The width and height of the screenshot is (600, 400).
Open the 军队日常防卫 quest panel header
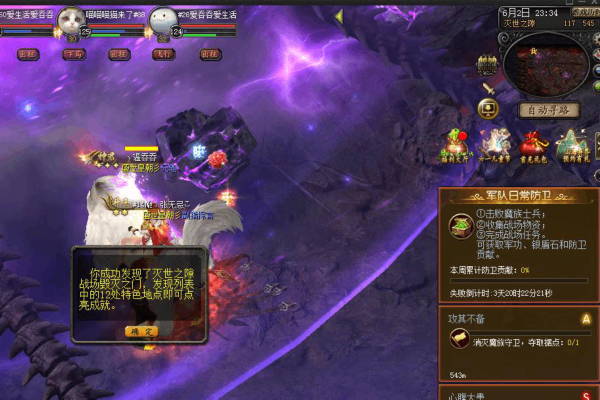517,195
